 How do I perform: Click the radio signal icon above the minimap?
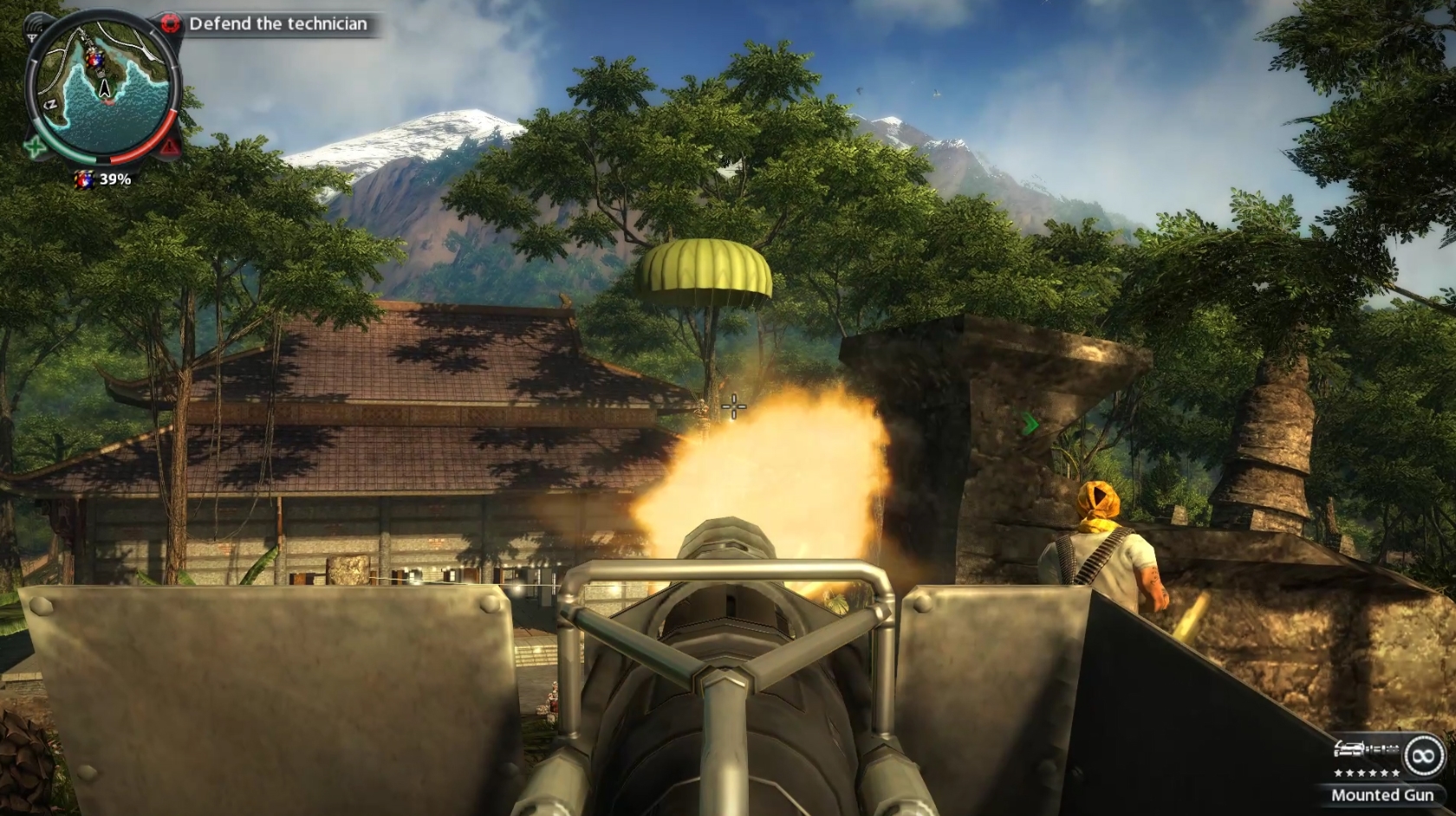[36, 23]
